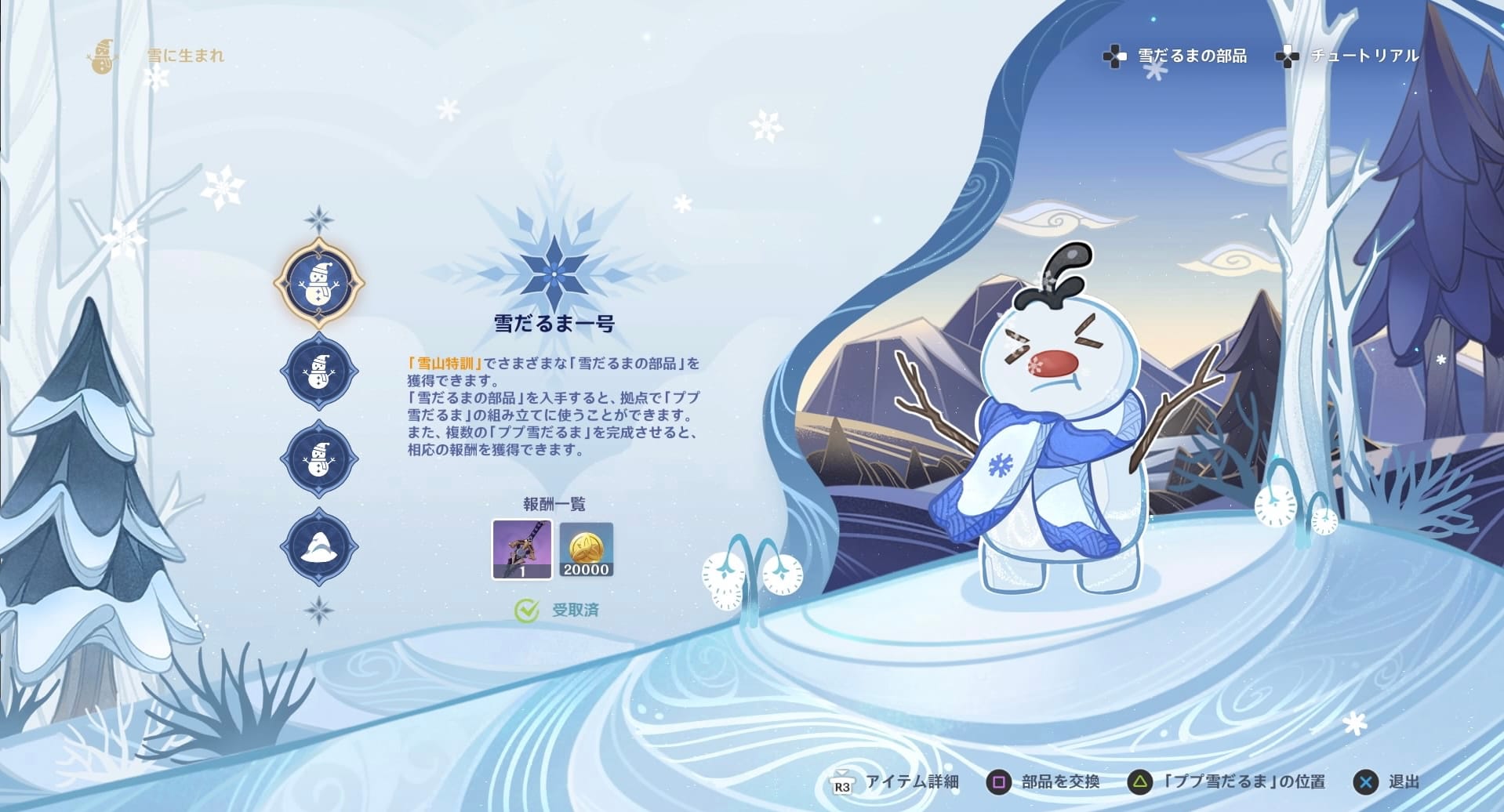
Task: Click the 20000 Mora reward icon
Action: pyautogui.click(x=585, y=550)
